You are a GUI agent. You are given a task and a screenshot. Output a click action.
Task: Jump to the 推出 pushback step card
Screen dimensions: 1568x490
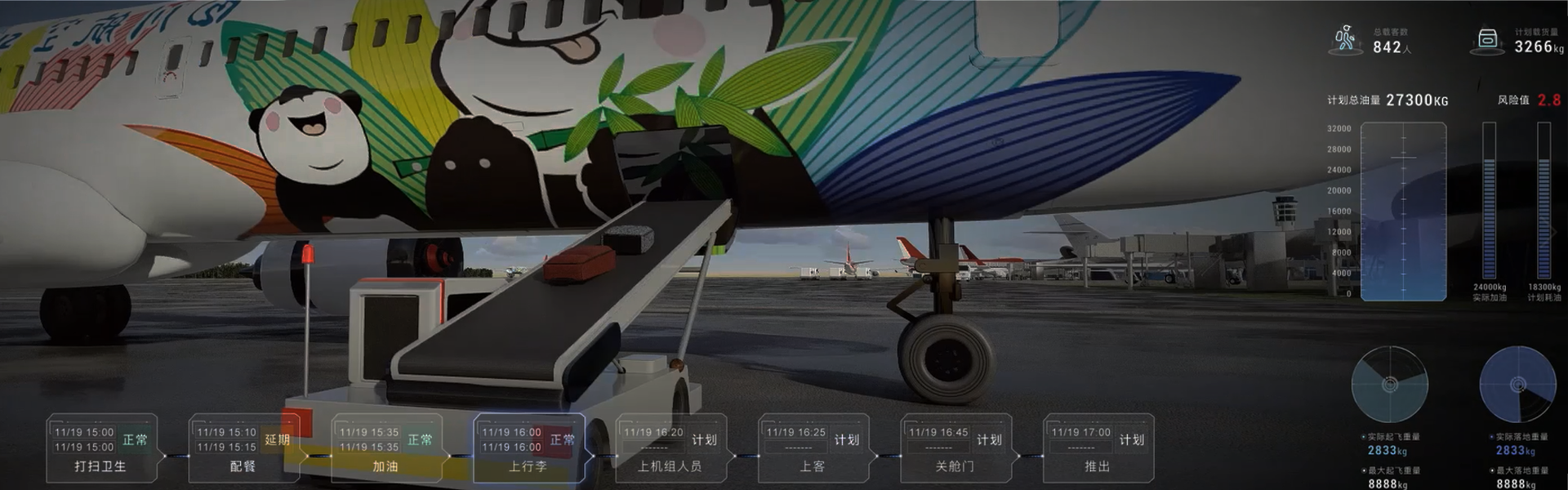click(x=1098, y=448)
